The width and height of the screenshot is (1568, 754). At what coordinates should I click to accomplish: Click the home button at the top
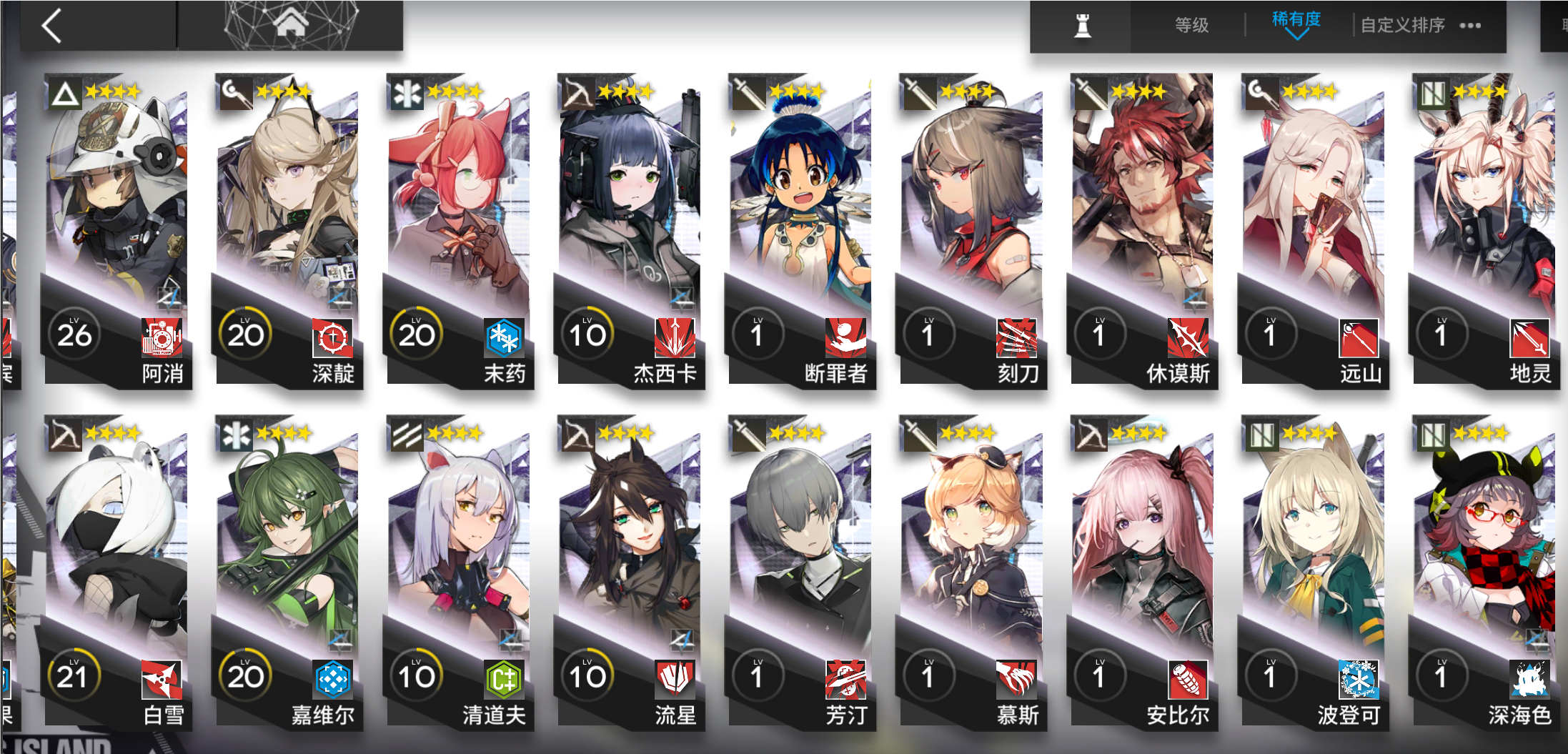(x=293, y=23)
